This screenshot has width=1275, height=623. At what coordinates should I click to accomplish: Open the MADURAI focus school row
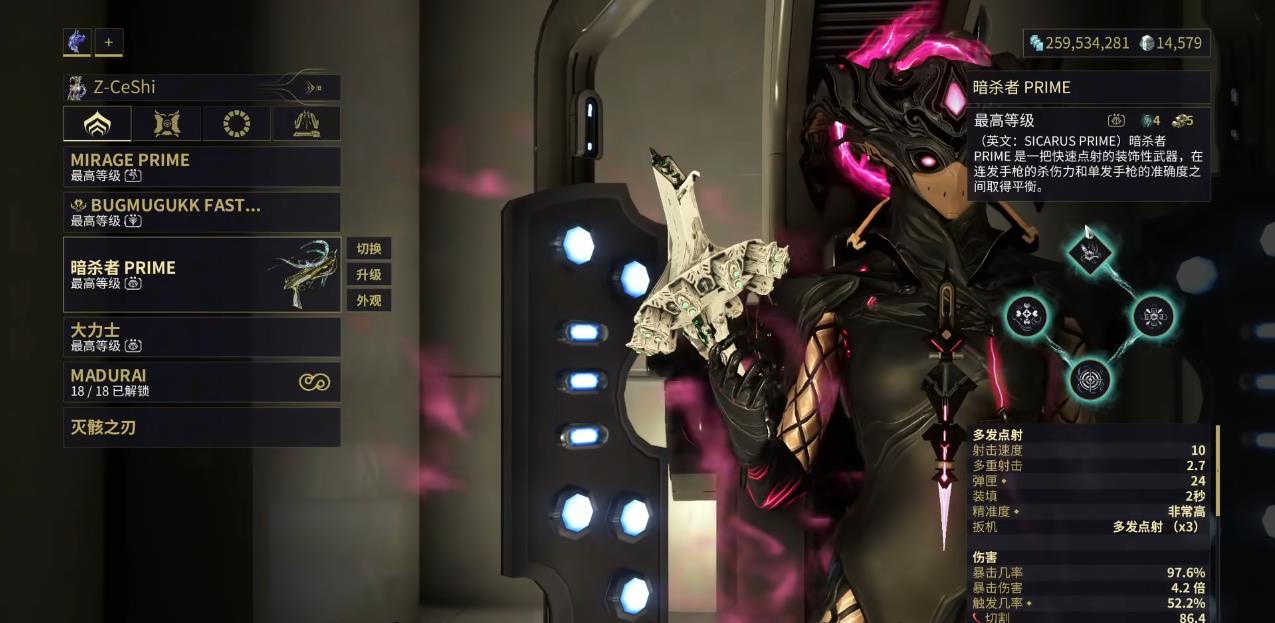coord(201,382)
